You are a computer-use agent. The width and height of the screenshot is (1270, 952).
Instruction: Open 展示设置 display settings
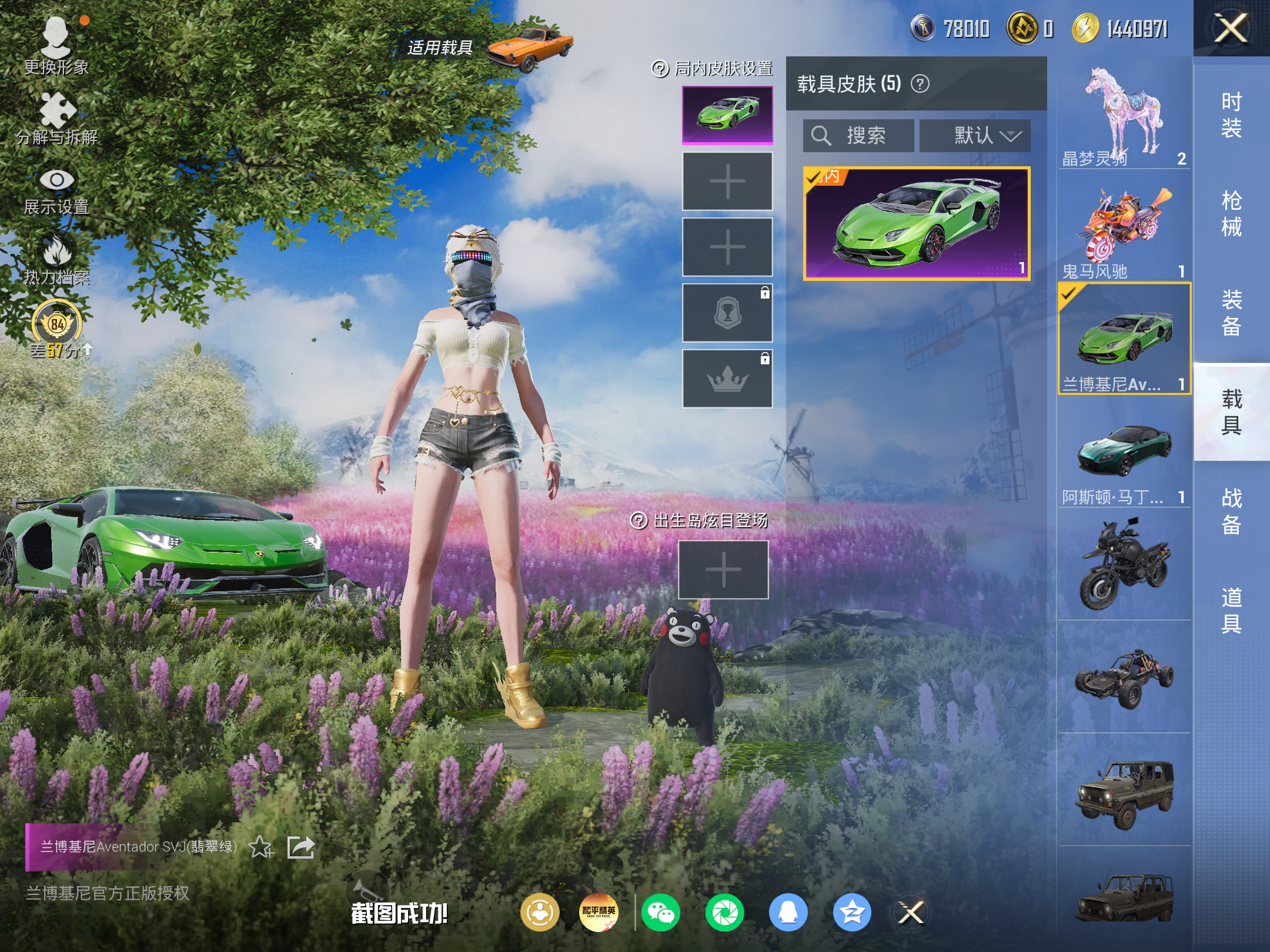(x=56, y=189)
